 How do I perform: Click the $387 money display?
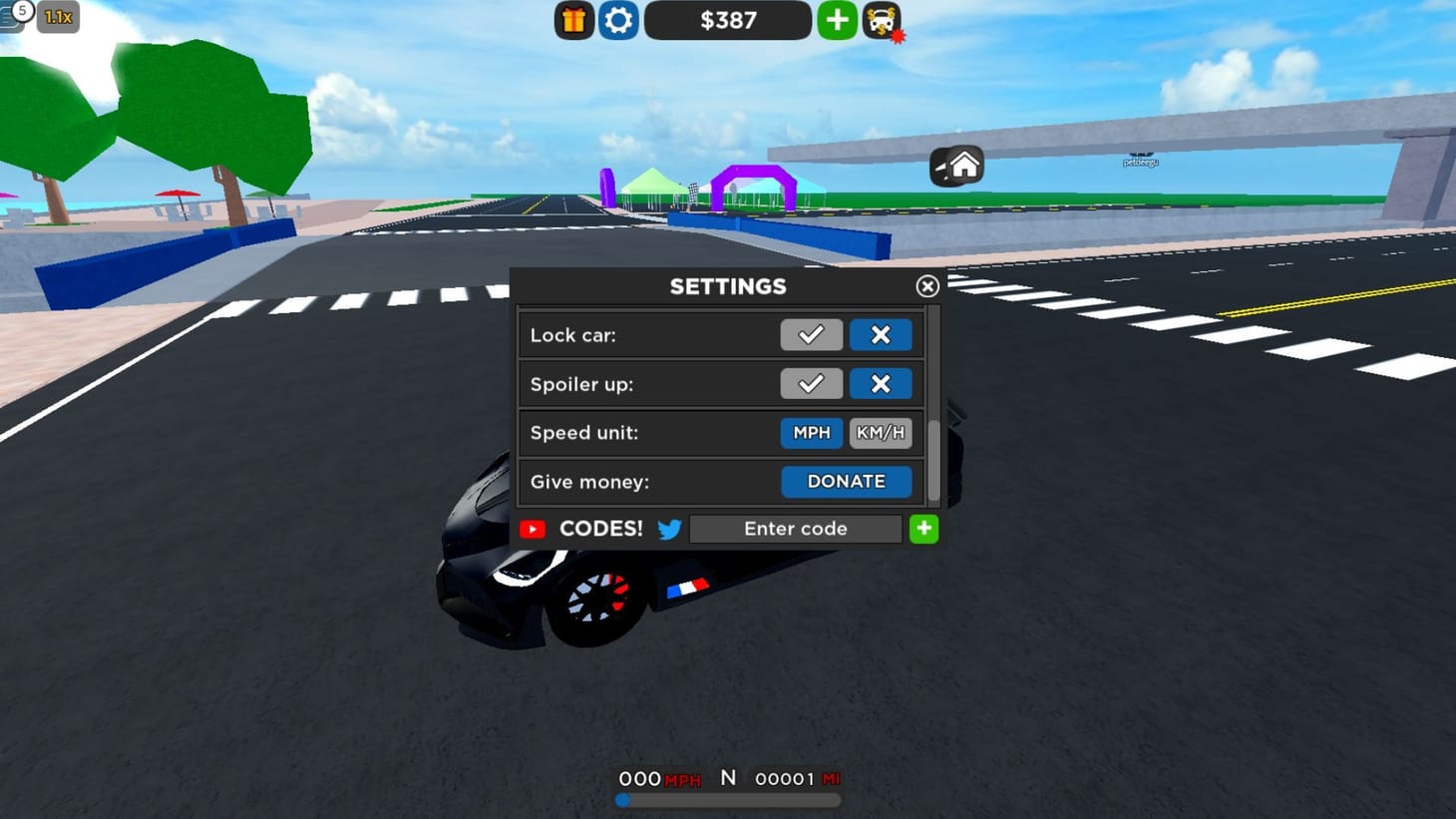click(x=728, y=20)
